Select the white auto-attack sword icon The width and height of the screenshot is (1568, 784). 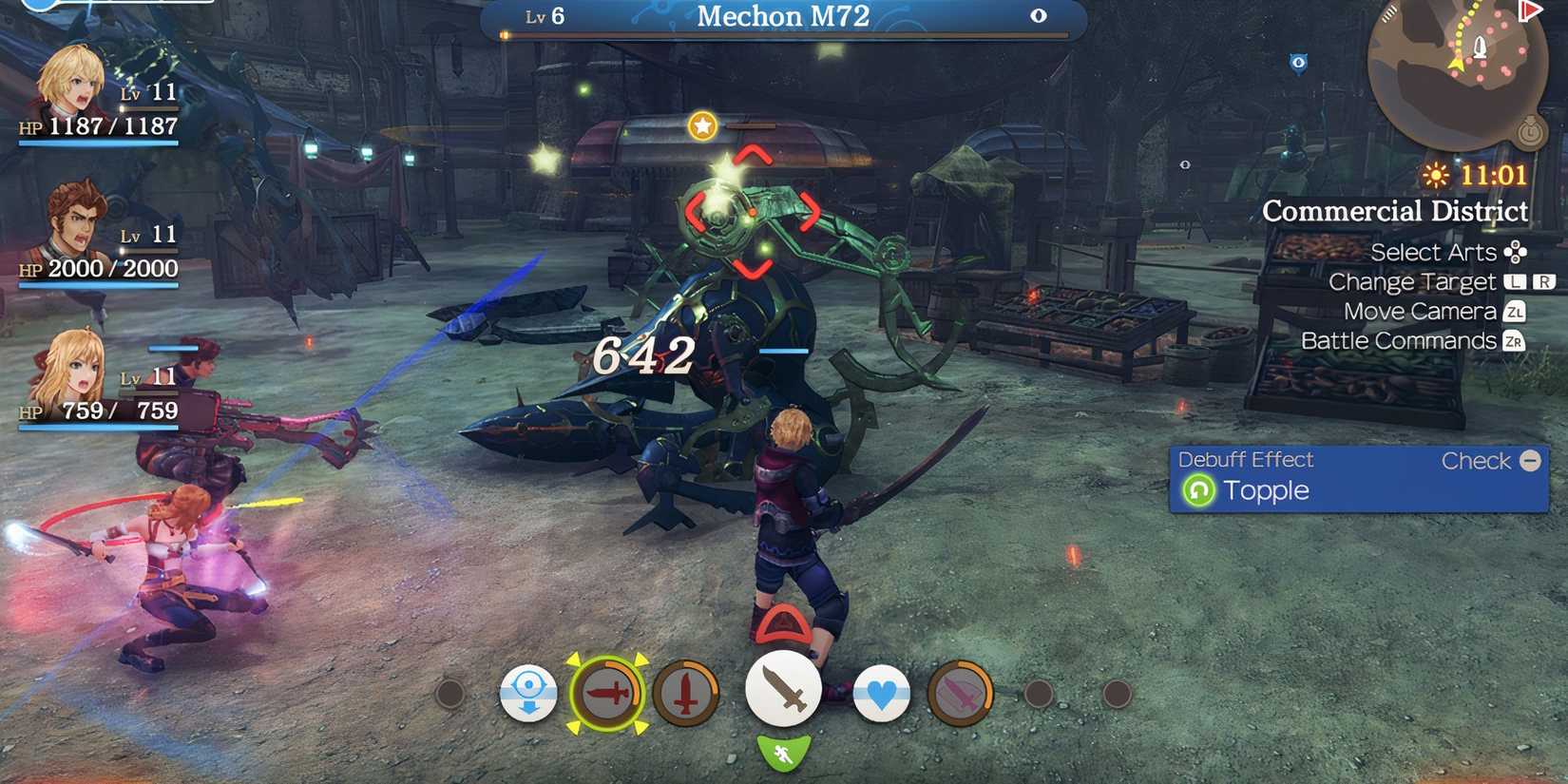point(784,688)
